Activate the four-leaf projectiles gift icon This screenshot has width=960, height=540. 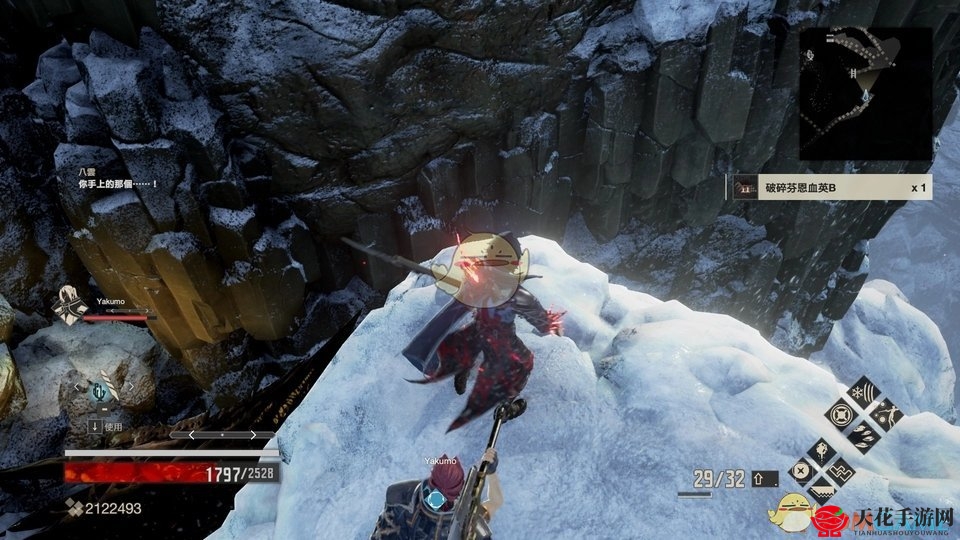[x=862, y=437]
